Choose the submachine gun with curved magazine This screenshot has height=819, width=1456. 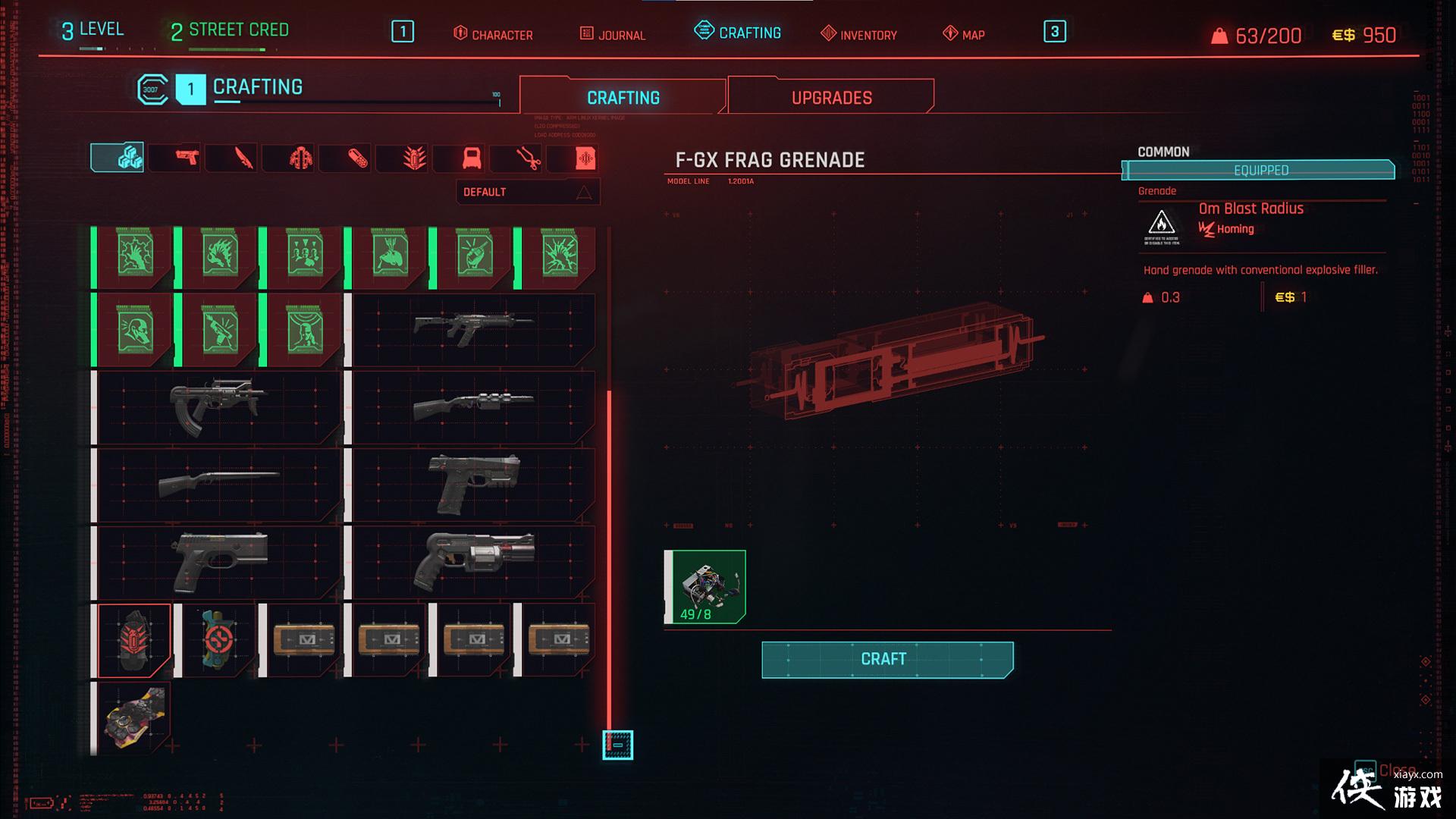coord(220,406)
